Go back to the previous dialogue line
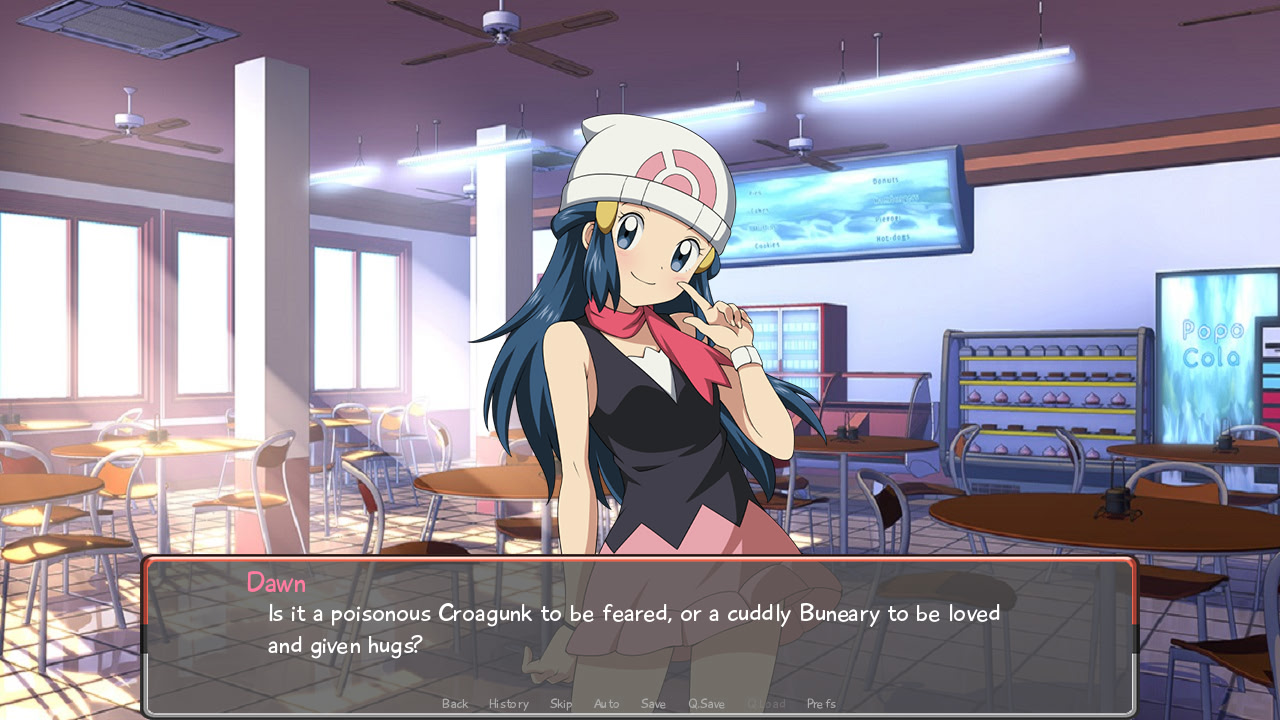1280x720 pixels. tap(455, 704)
